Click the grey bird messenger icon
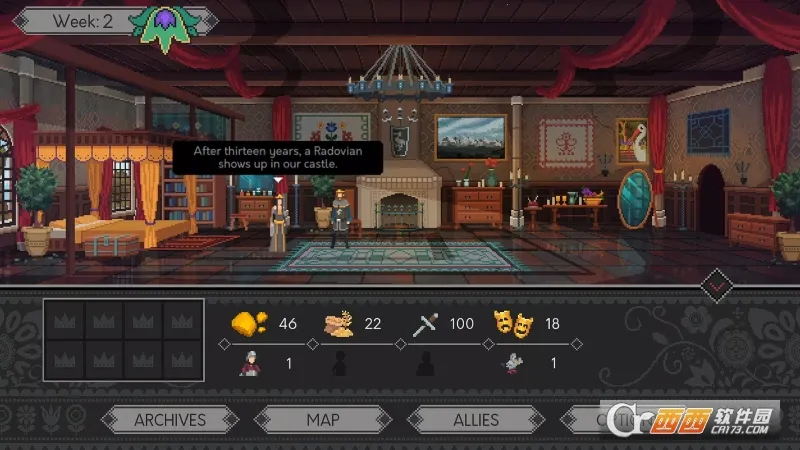800x450 pixels. [513, 363]
